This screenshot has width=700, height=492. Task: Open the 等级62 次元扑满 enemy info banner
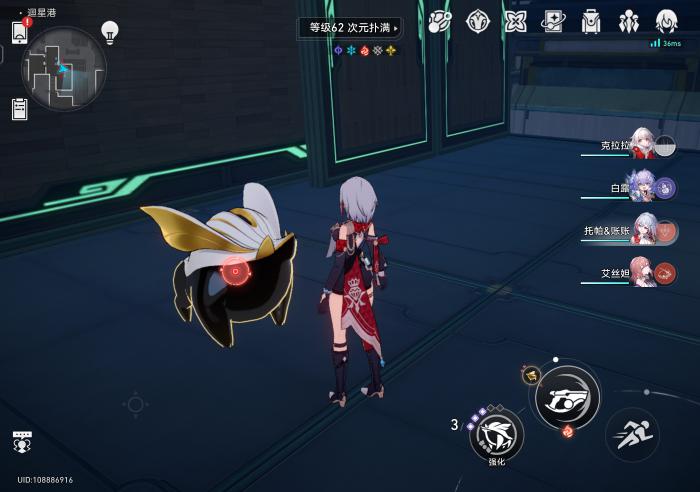349,28
